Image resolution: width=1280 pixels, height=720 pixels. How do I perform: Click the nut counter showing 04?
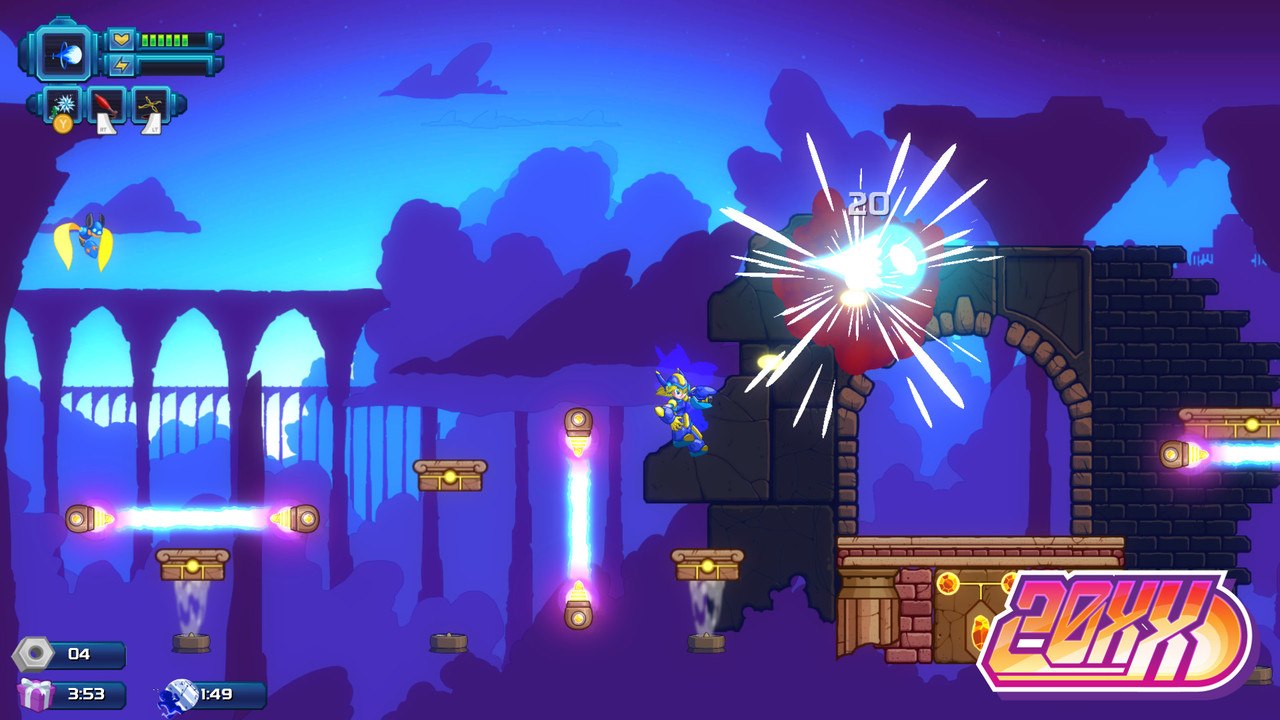click(x=80, y=653)
